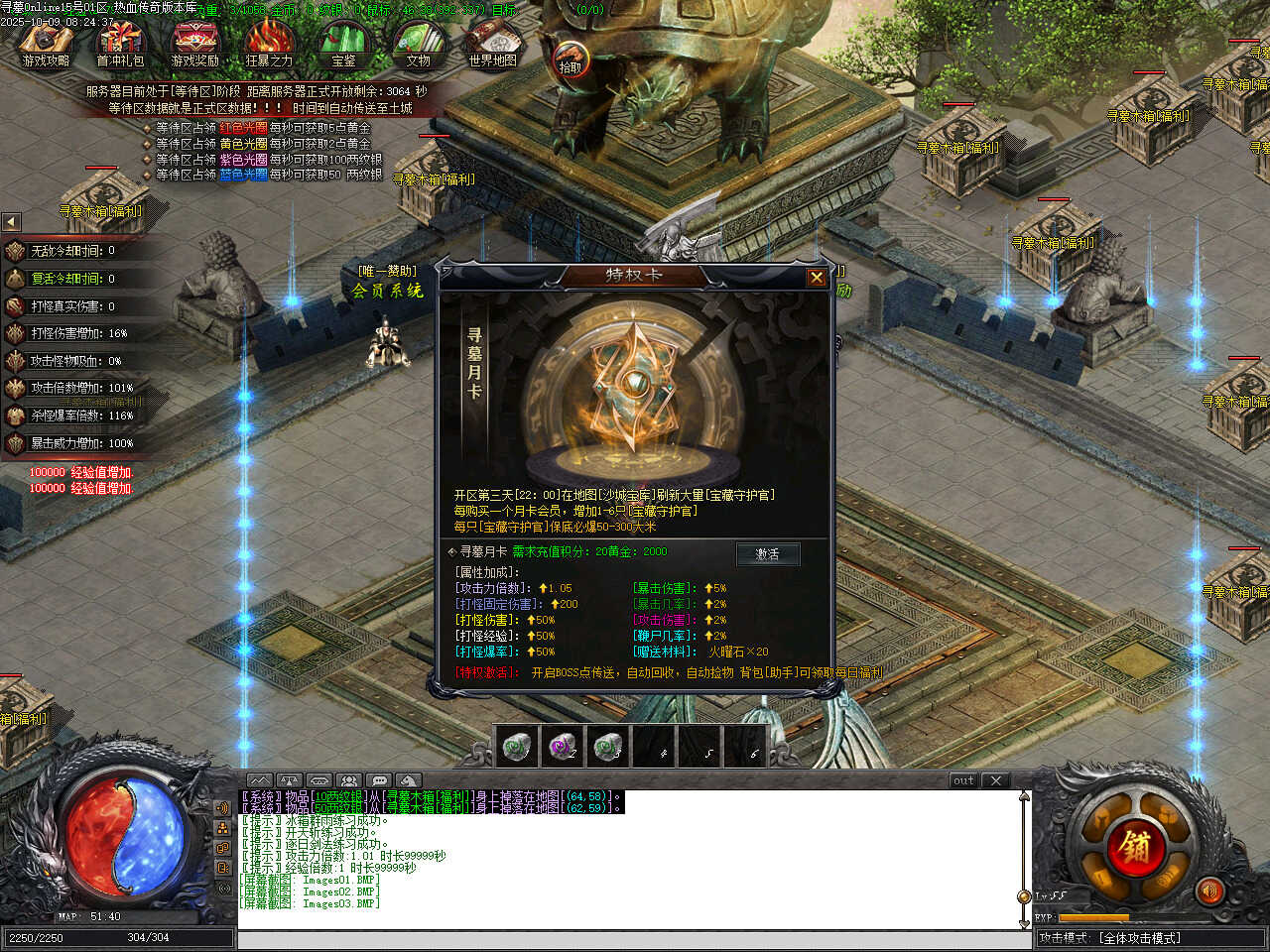This screenshot has width=1270, height=952.
Task: Use the item in hotbar slot 1
Action: coord(515,746)
